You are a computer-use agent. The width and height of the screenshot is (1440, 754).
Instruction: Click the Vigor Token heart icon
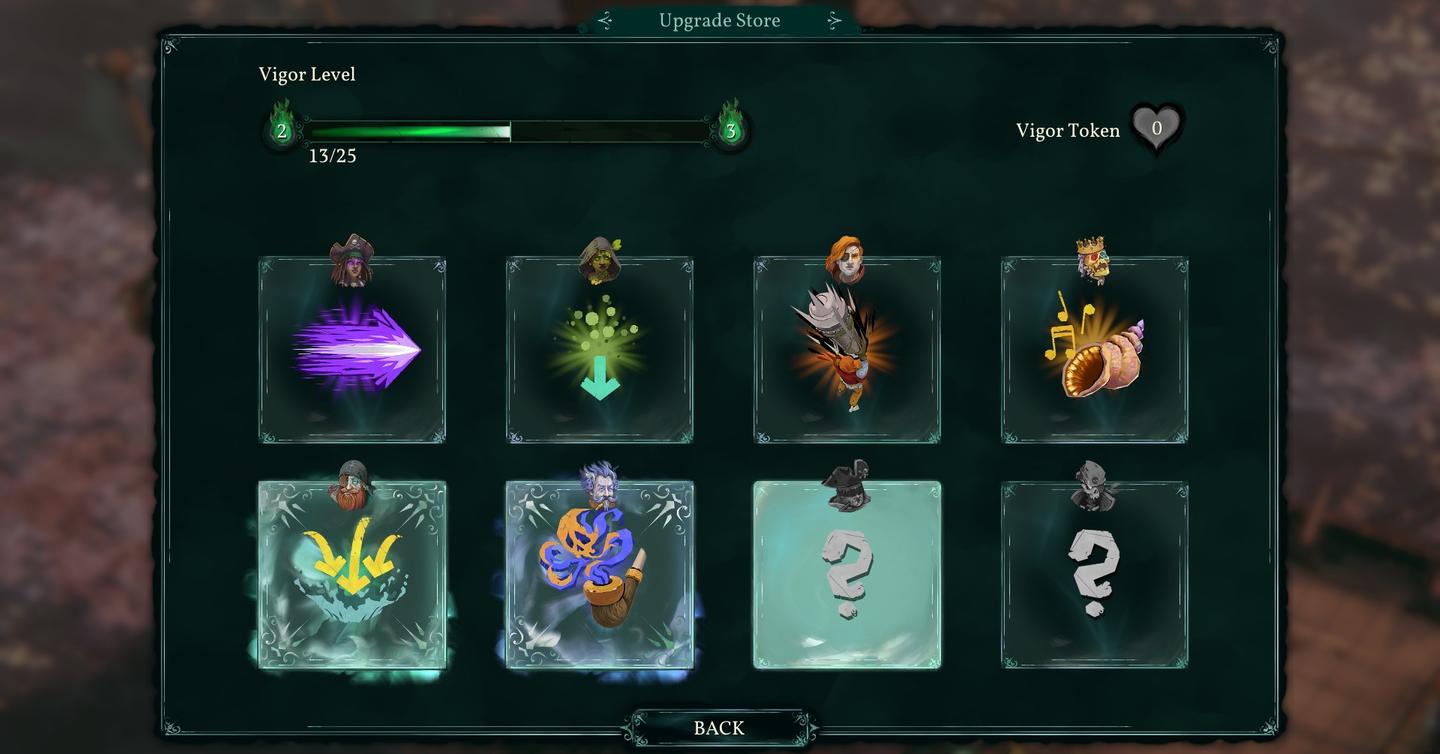(x=1158, y=128)
